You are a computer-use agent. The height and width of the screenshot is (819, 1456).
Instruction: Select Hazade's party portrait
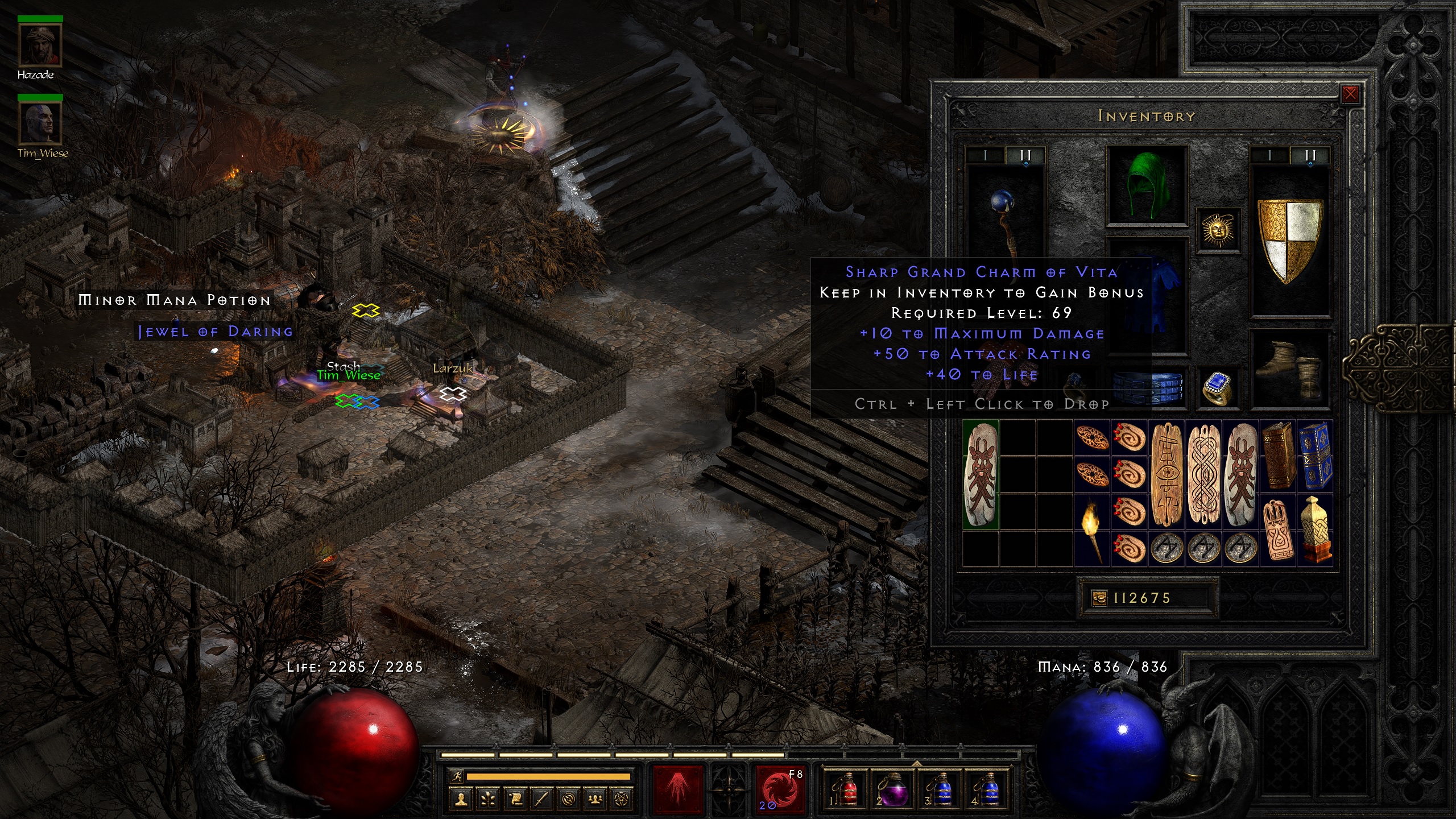coord(40,45)
